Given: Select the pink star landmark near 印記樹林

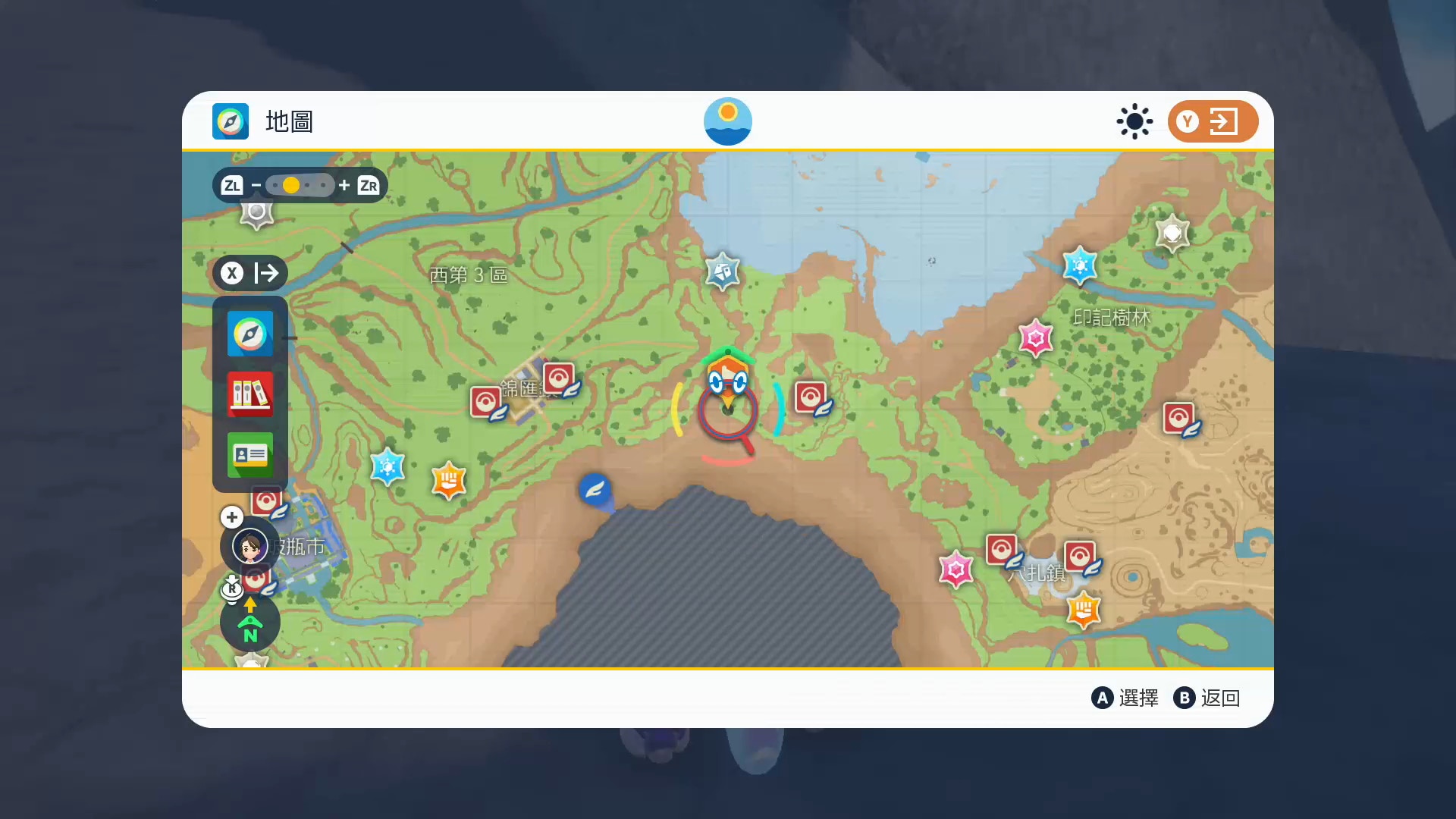Looking at the screenshot, I should point(1036,337).
